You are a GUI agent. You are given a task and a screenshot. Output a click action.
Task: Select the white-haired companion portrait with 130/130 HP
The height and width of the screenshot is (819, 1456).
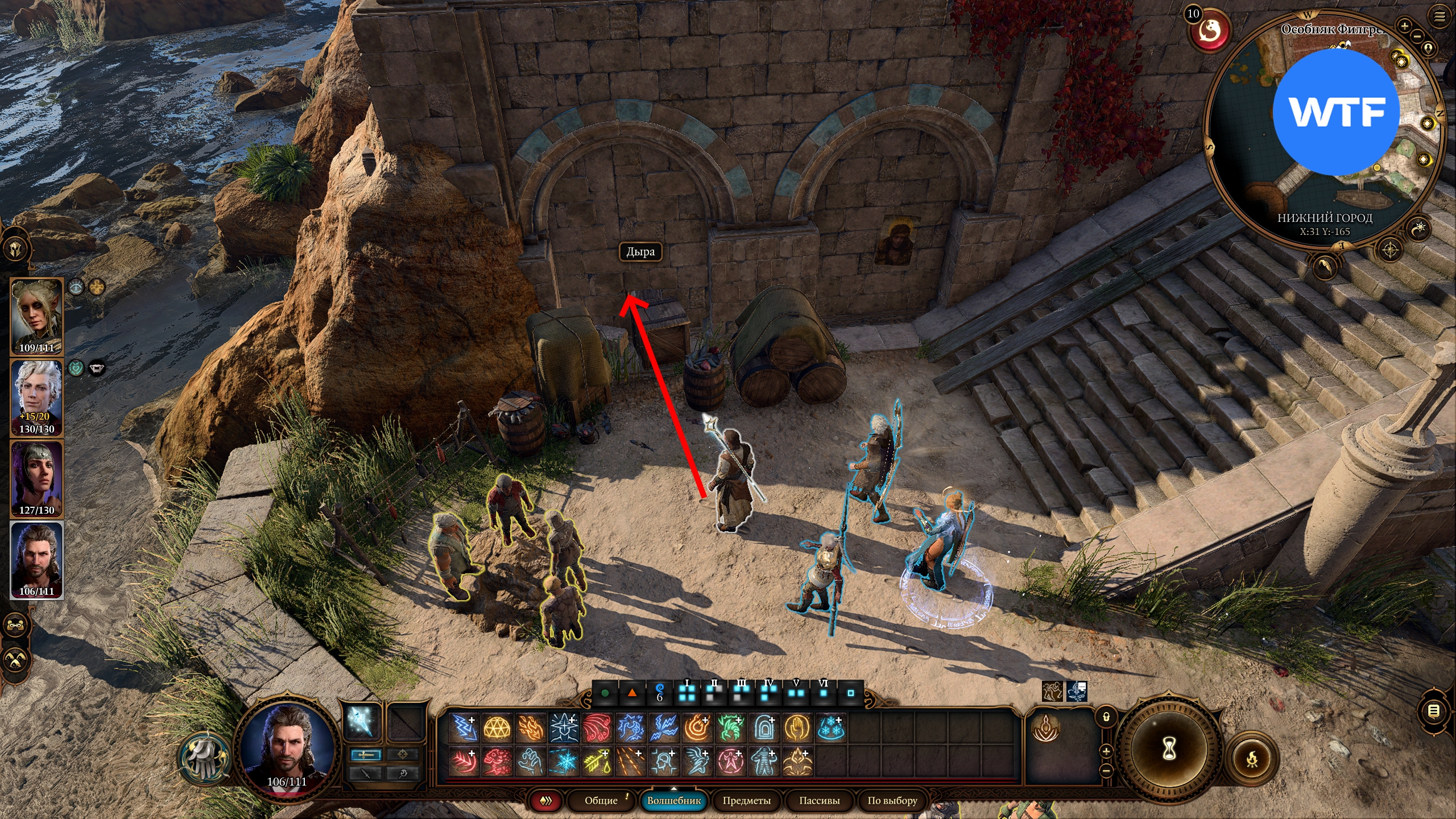coord(37,398)
